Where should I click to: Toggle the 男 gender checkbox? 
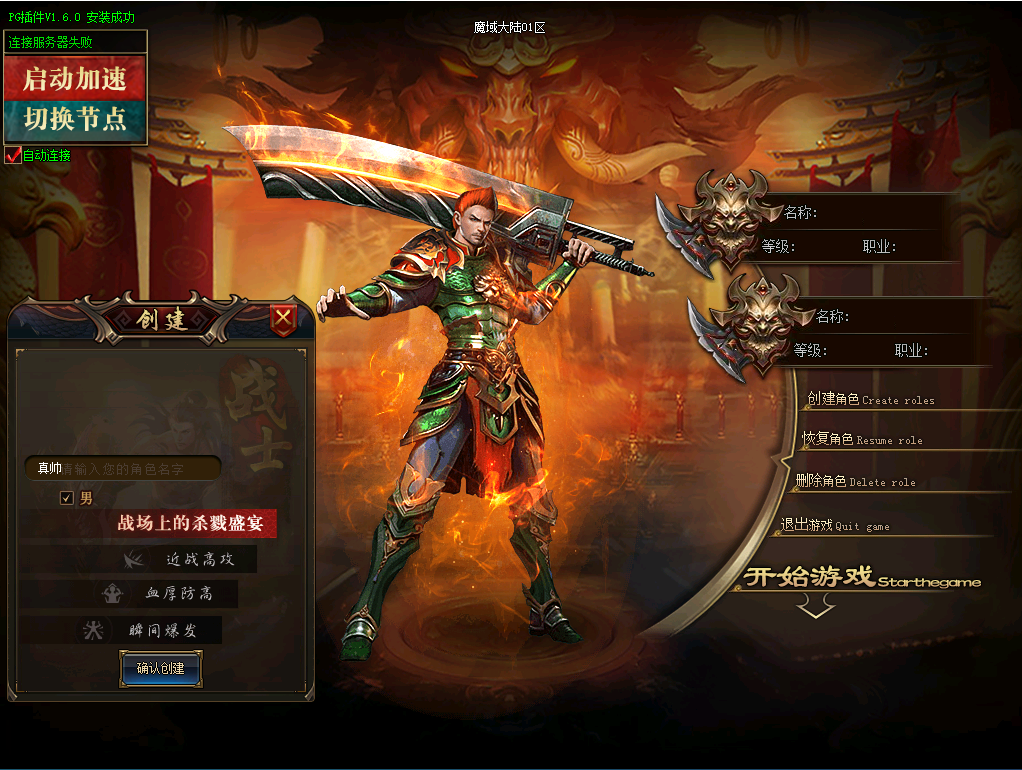[67, 498]
